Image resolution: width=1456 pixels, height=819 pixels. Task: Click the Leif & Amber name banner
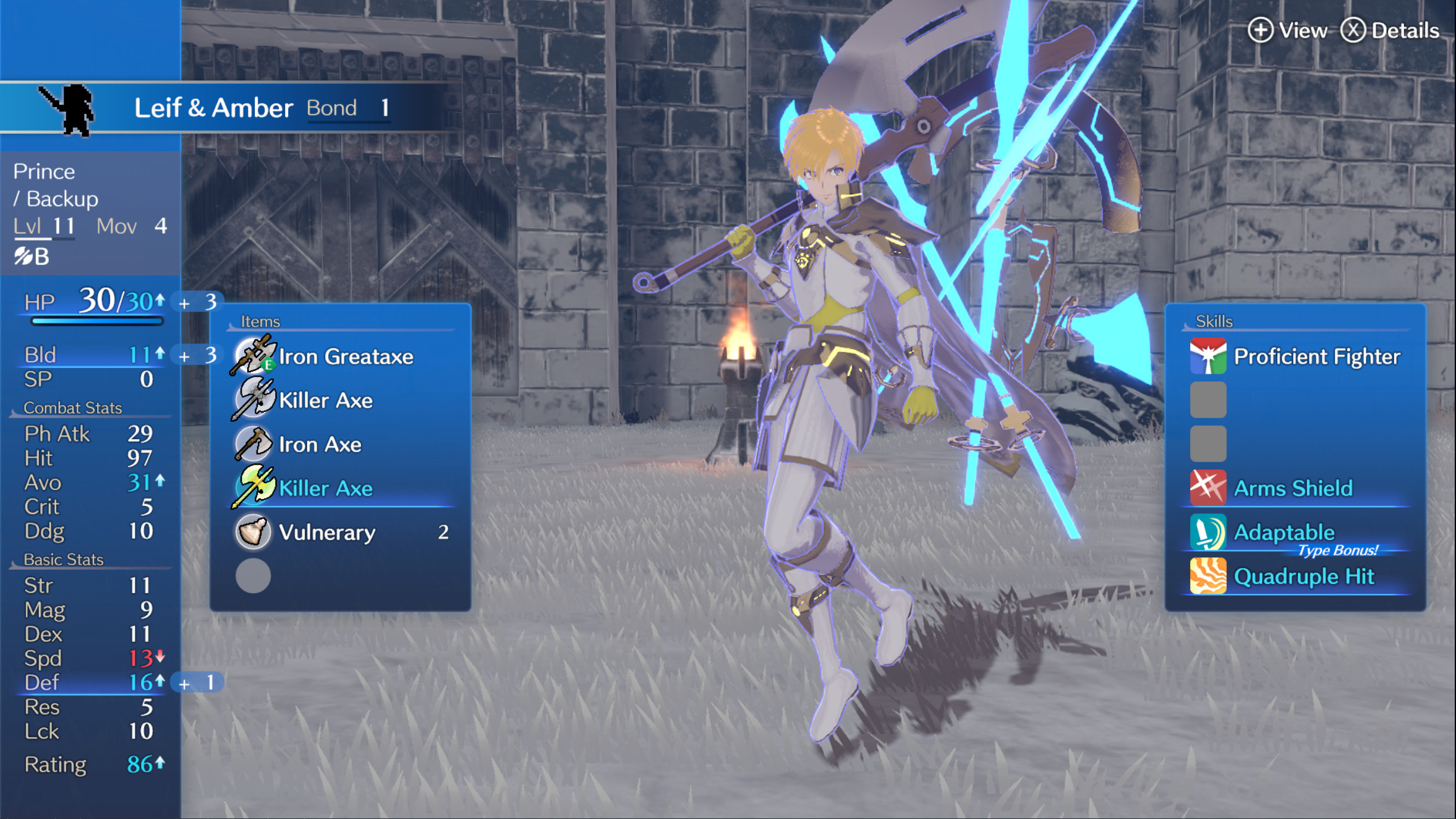213,107
